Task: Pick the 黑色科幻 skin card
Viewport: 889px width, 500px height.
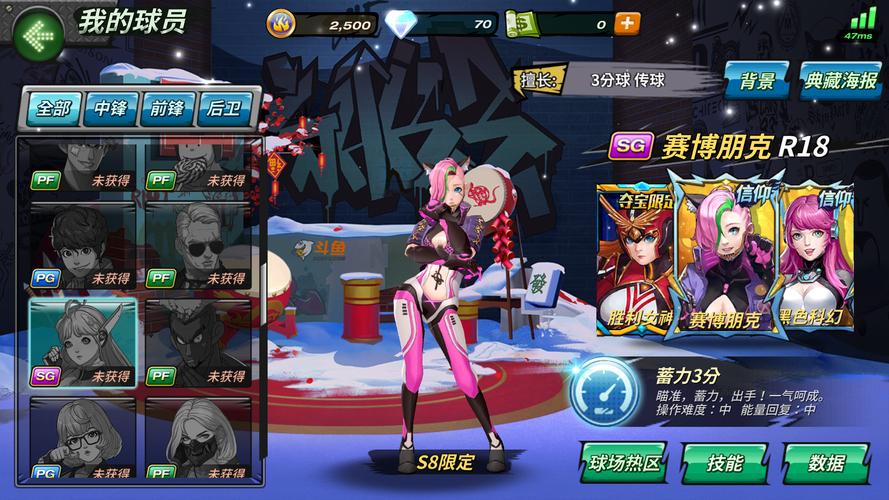Action: click(818, 260)
